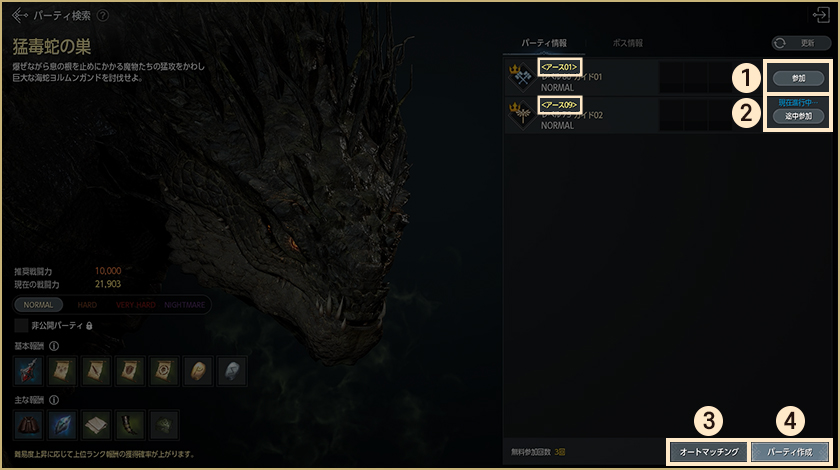
Task: Show info for 主な報酬 main rewards
Action: (54, 400)
